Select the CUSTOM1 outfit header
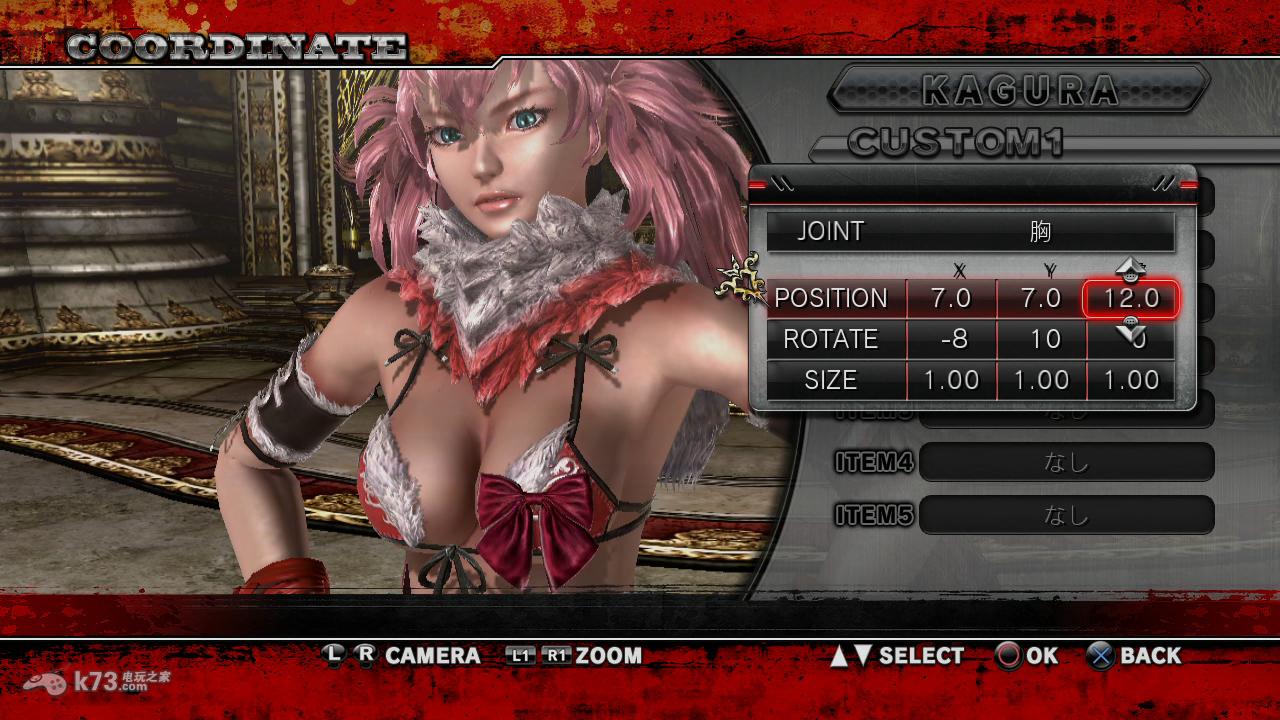Viewport: 1280px width, 720px height. [x=955, y=143]
